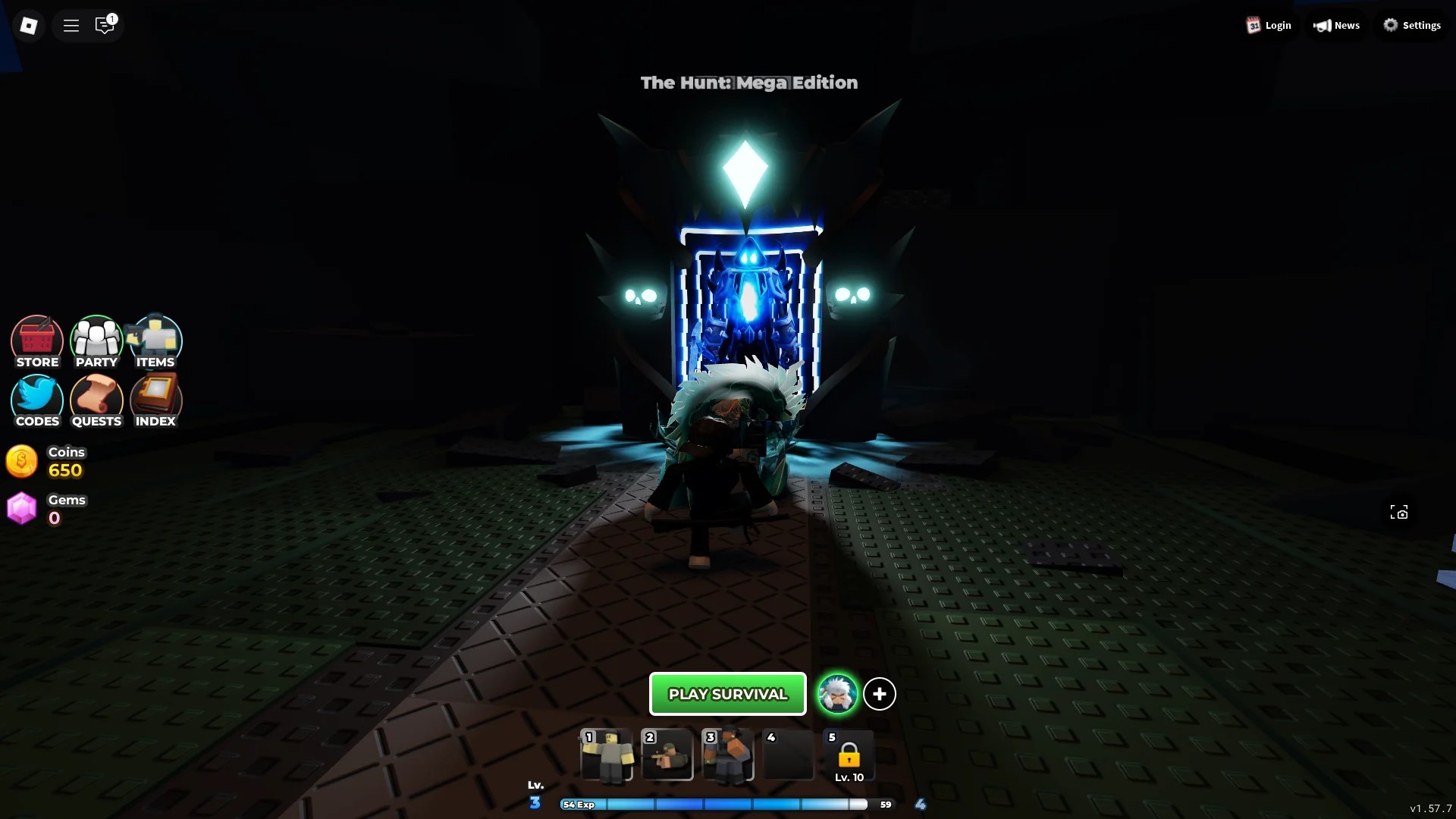Viewport: 1456px width, 819px height.
Task: Open hero selection via avatar portrait
Action: tap(836, 693)
